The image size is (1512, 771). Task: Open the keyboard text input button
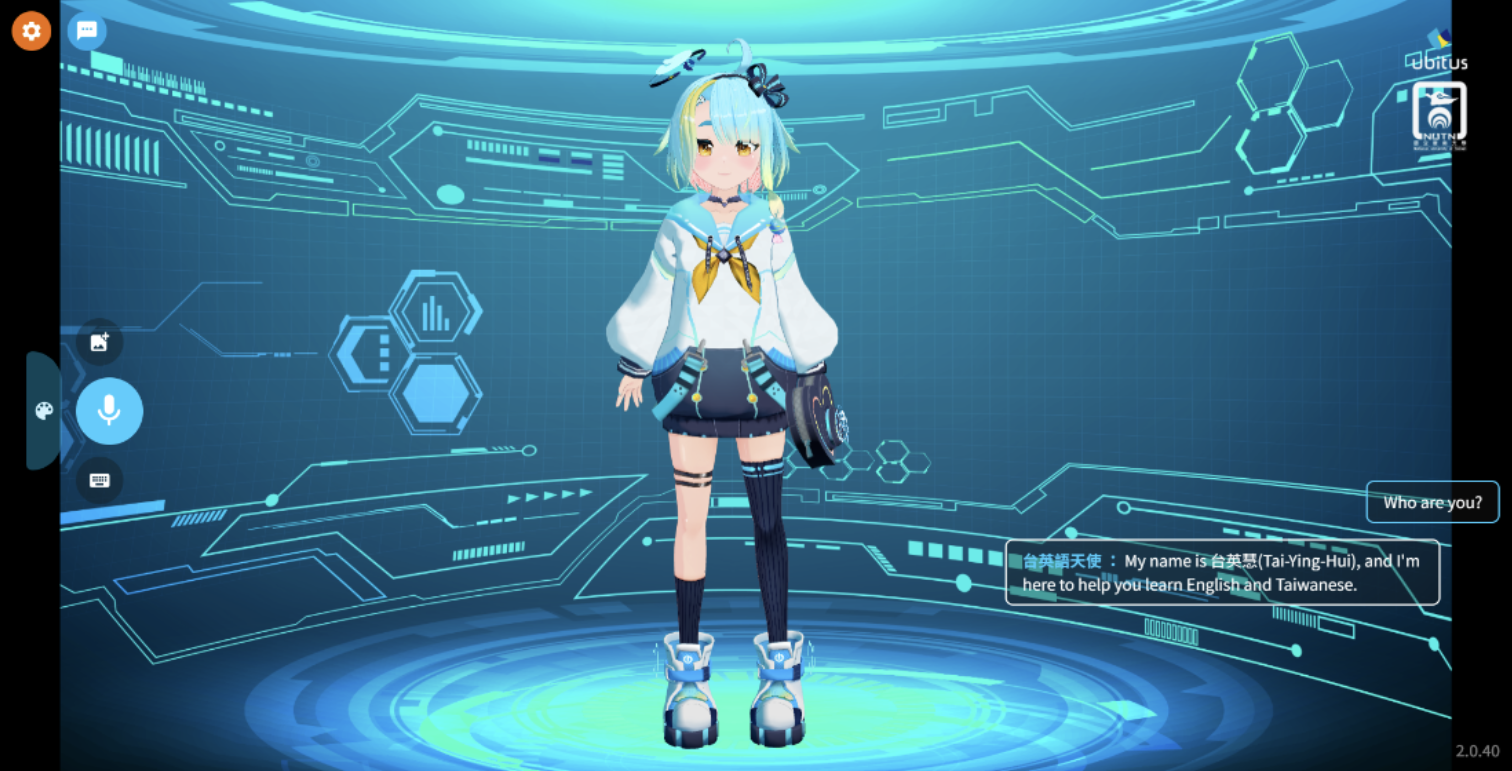click(100, 480)
